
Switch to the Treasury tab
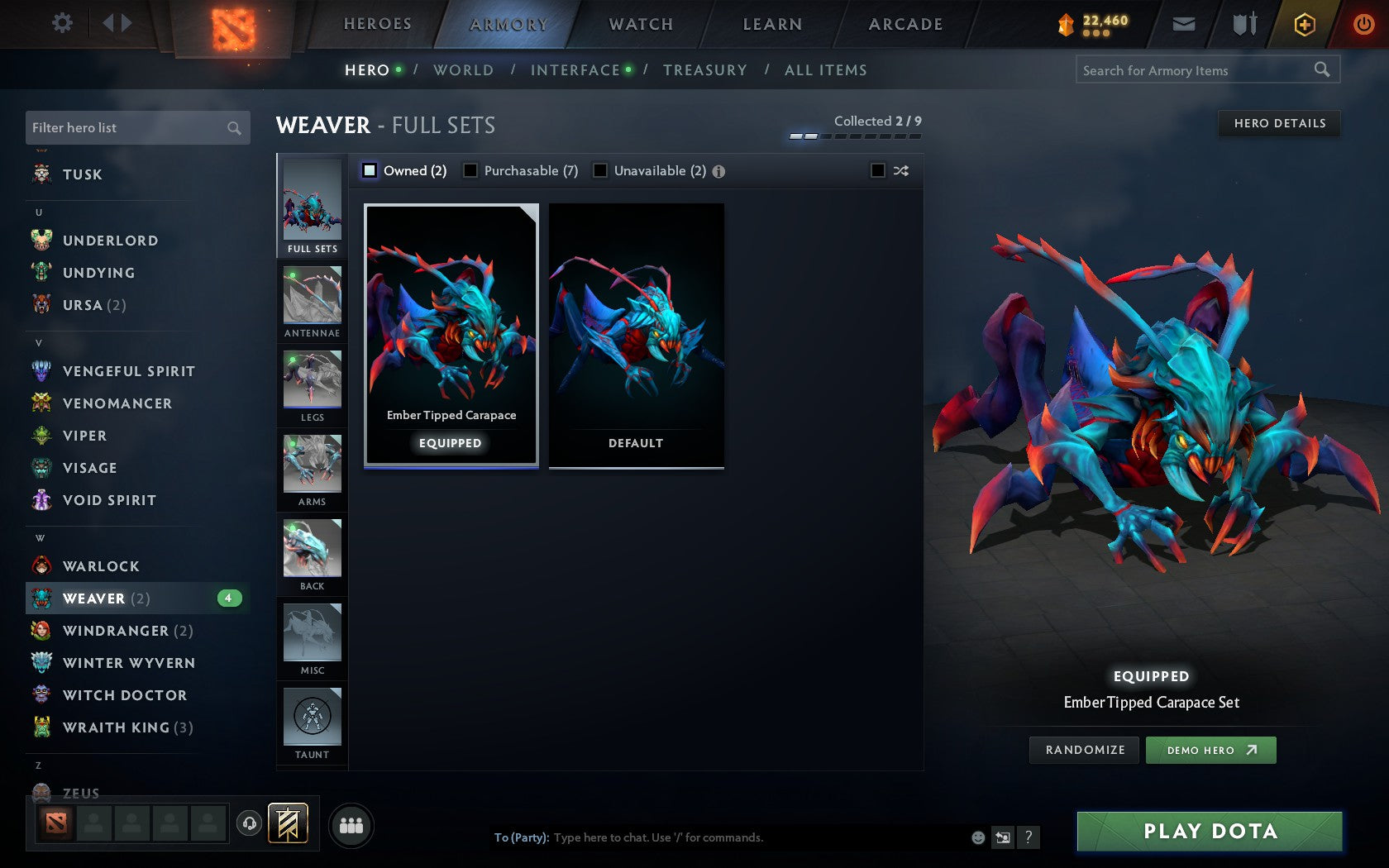coord(705,69)
